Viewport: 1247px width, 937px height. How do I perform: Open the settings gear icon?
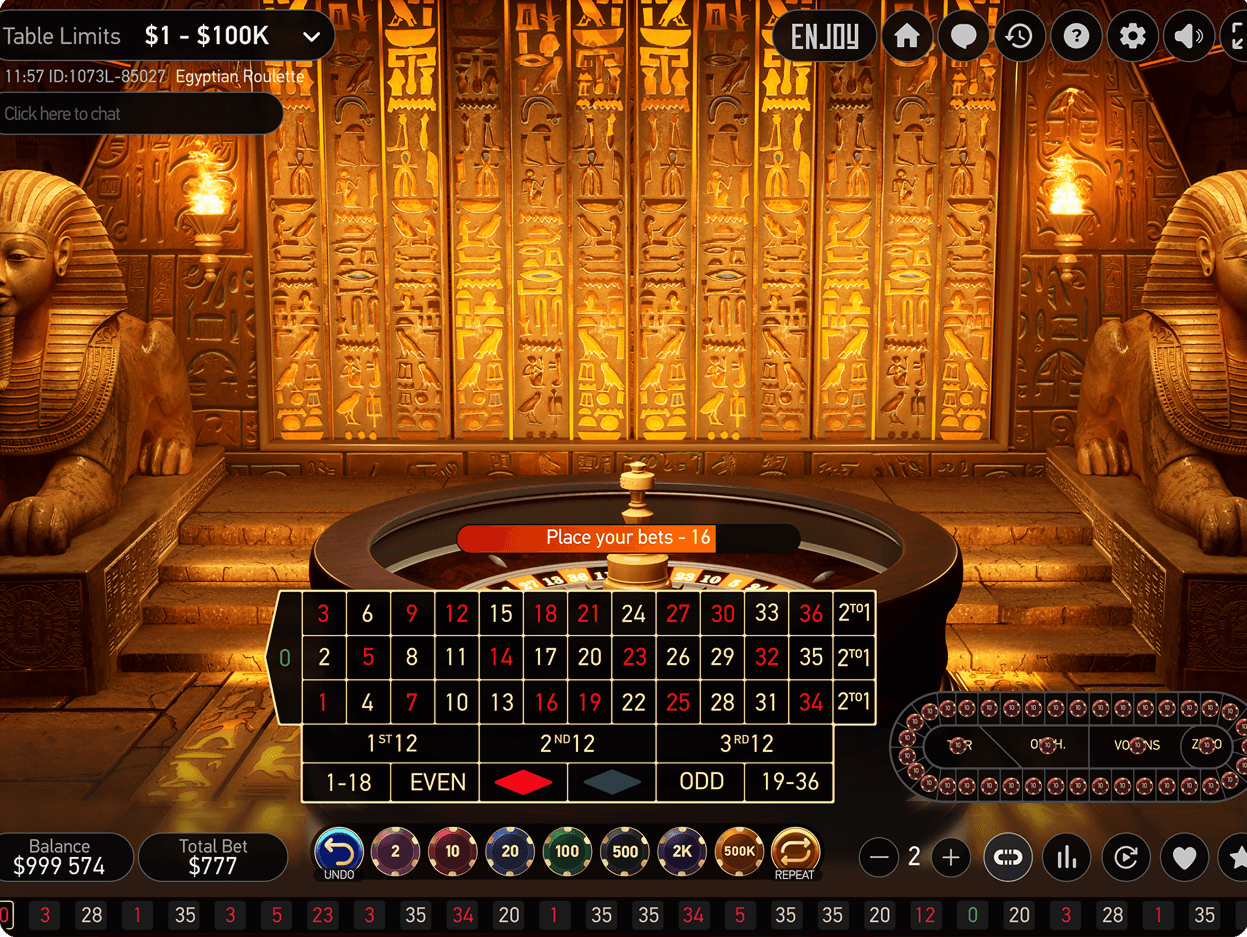[1132, 37]
